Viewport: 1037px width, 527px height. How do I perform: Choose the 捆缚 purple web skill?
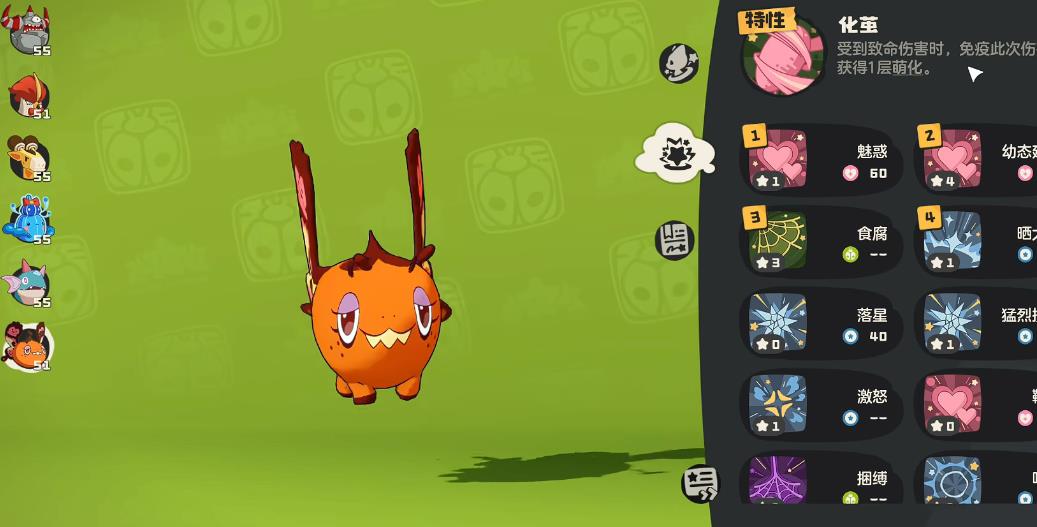[818, 482]
